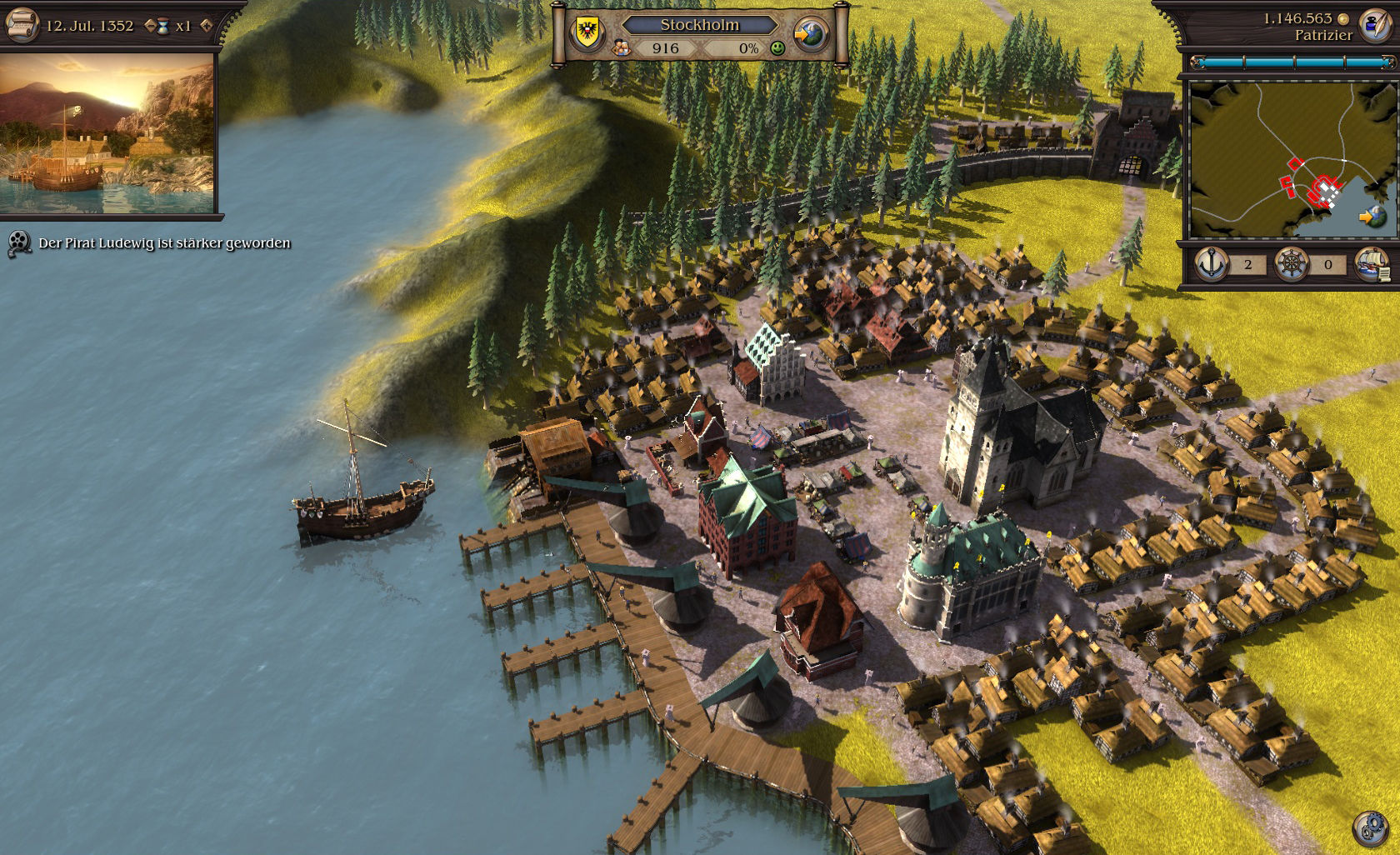View citizens via the population icon
This screenshot has width=1400, height=855.
[x=620, y=48]
